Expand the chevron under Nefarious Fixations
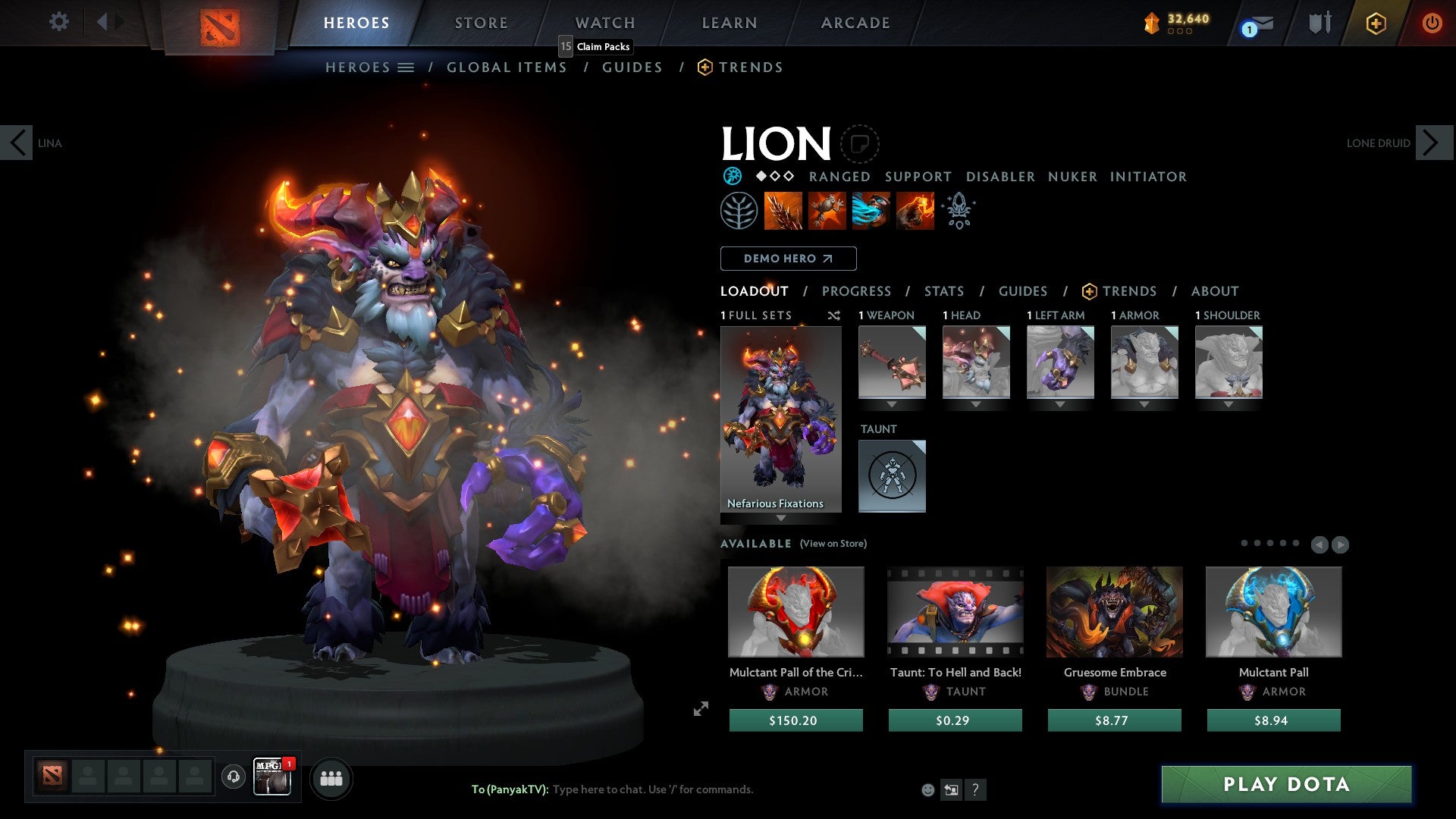Viewport: 1456px width, 819px height. (x=780, y=519)
